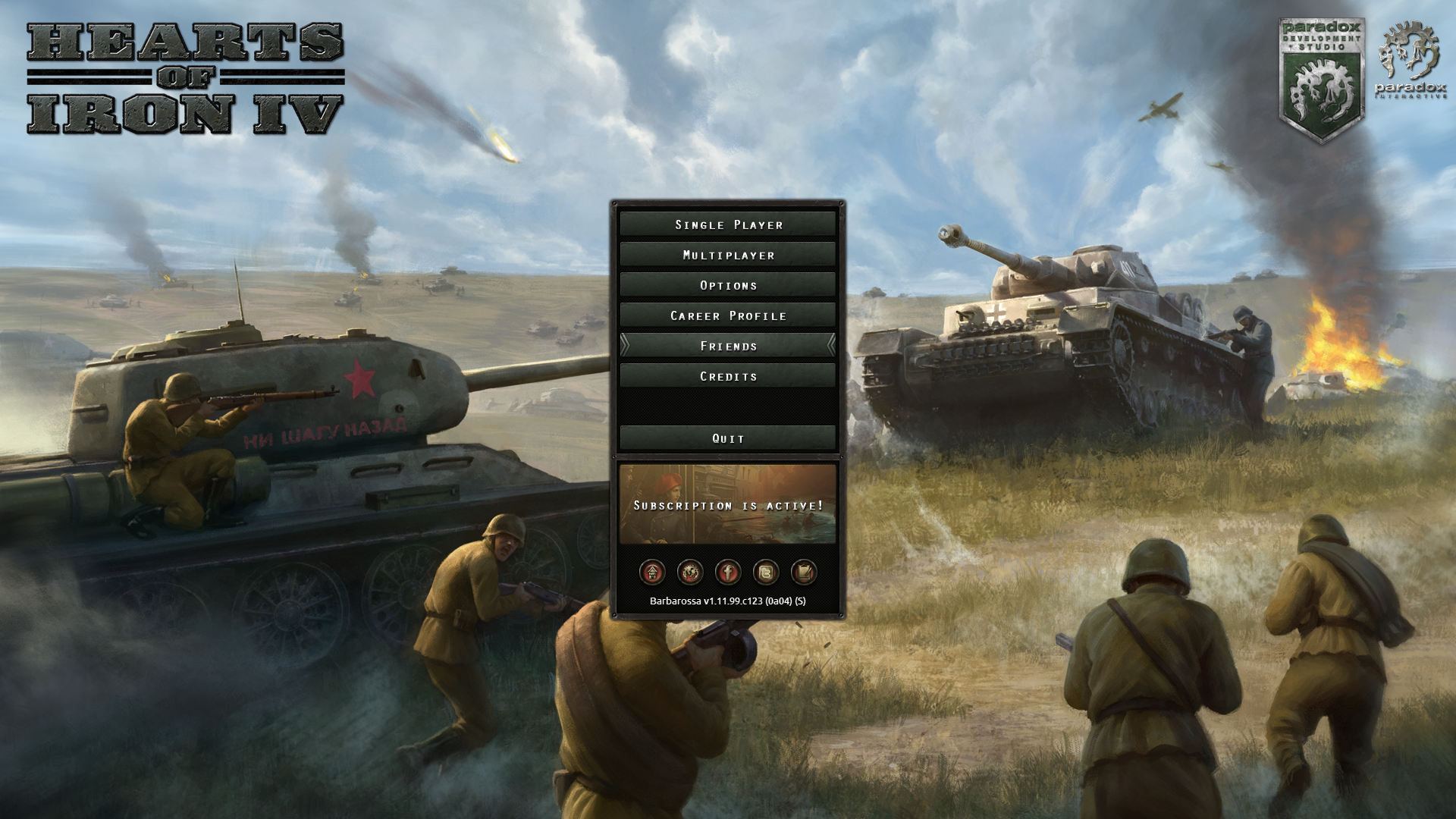Show the game Credits
The height and width of the screenshot is (819, 1456).
click(x=728, y=376)
